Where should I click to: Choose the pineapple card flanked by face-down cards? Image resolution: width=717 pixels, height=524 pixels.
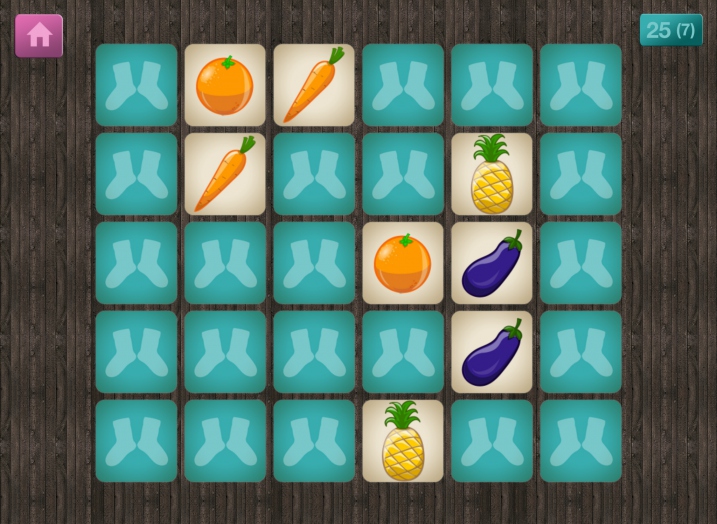(x=403, y=441)
